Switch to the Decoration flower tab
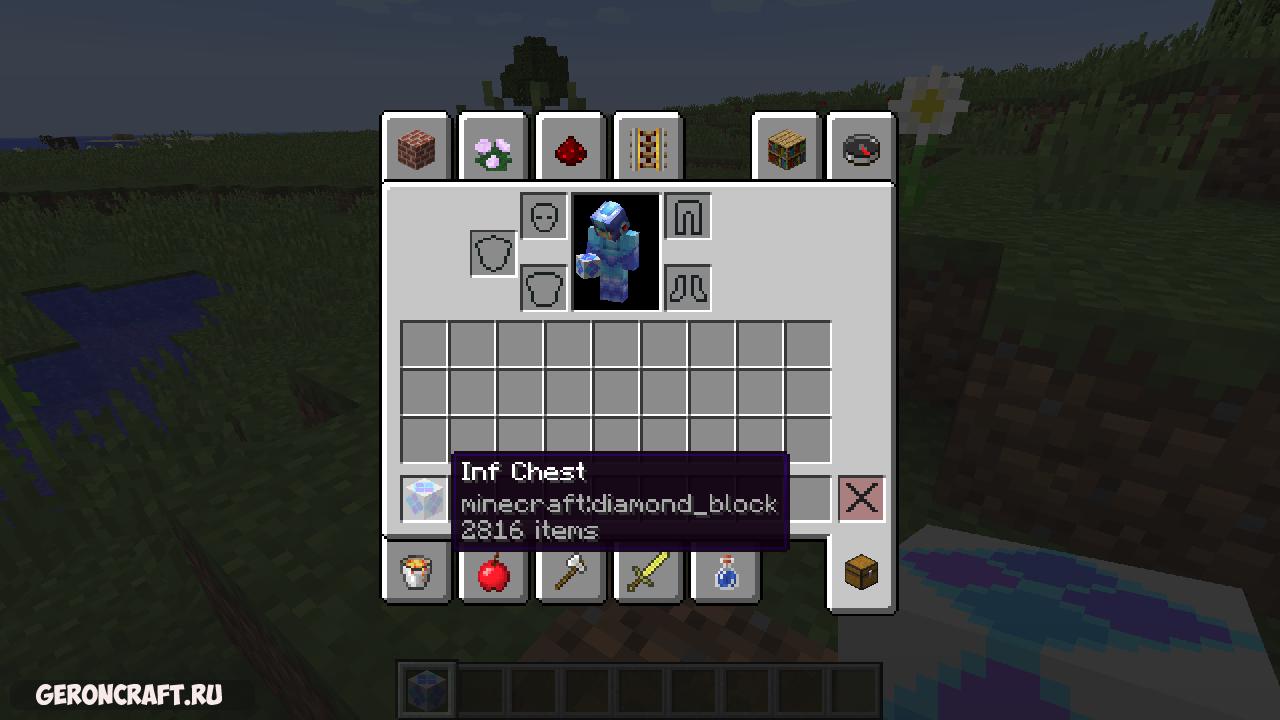 pos(493,150)
